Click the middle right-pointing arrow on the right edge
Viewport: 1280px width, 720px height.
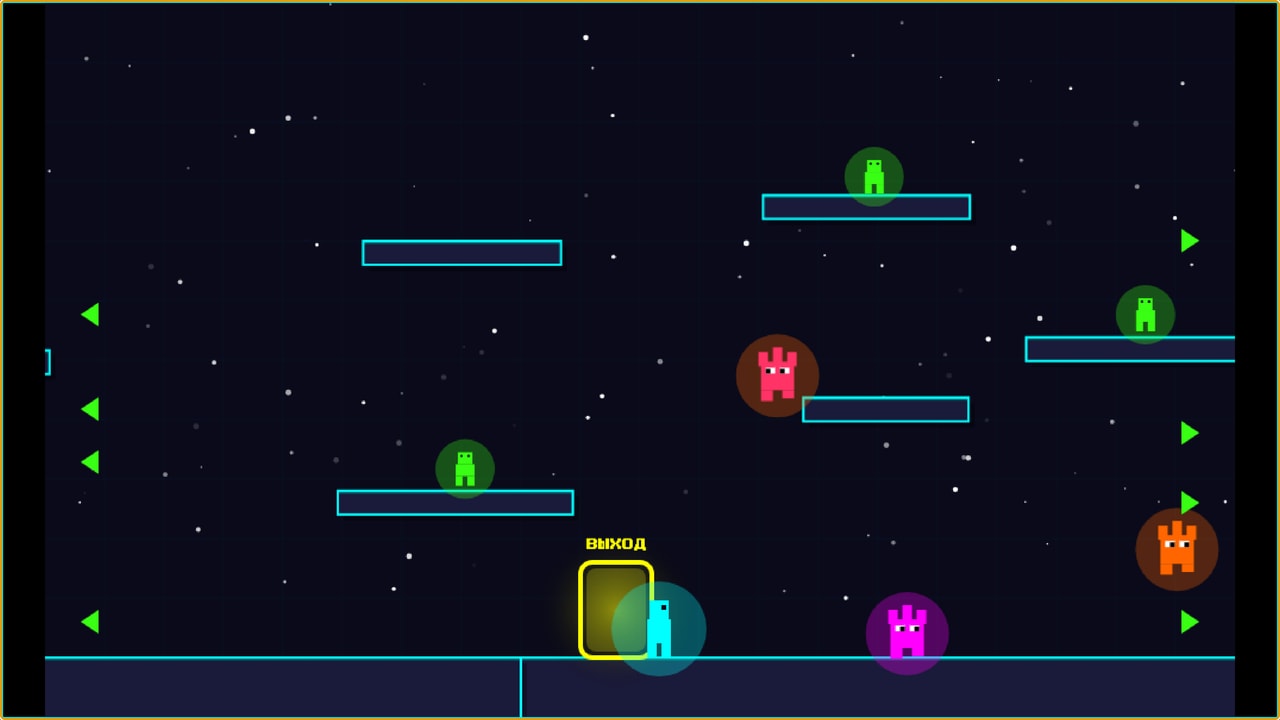1188,433
